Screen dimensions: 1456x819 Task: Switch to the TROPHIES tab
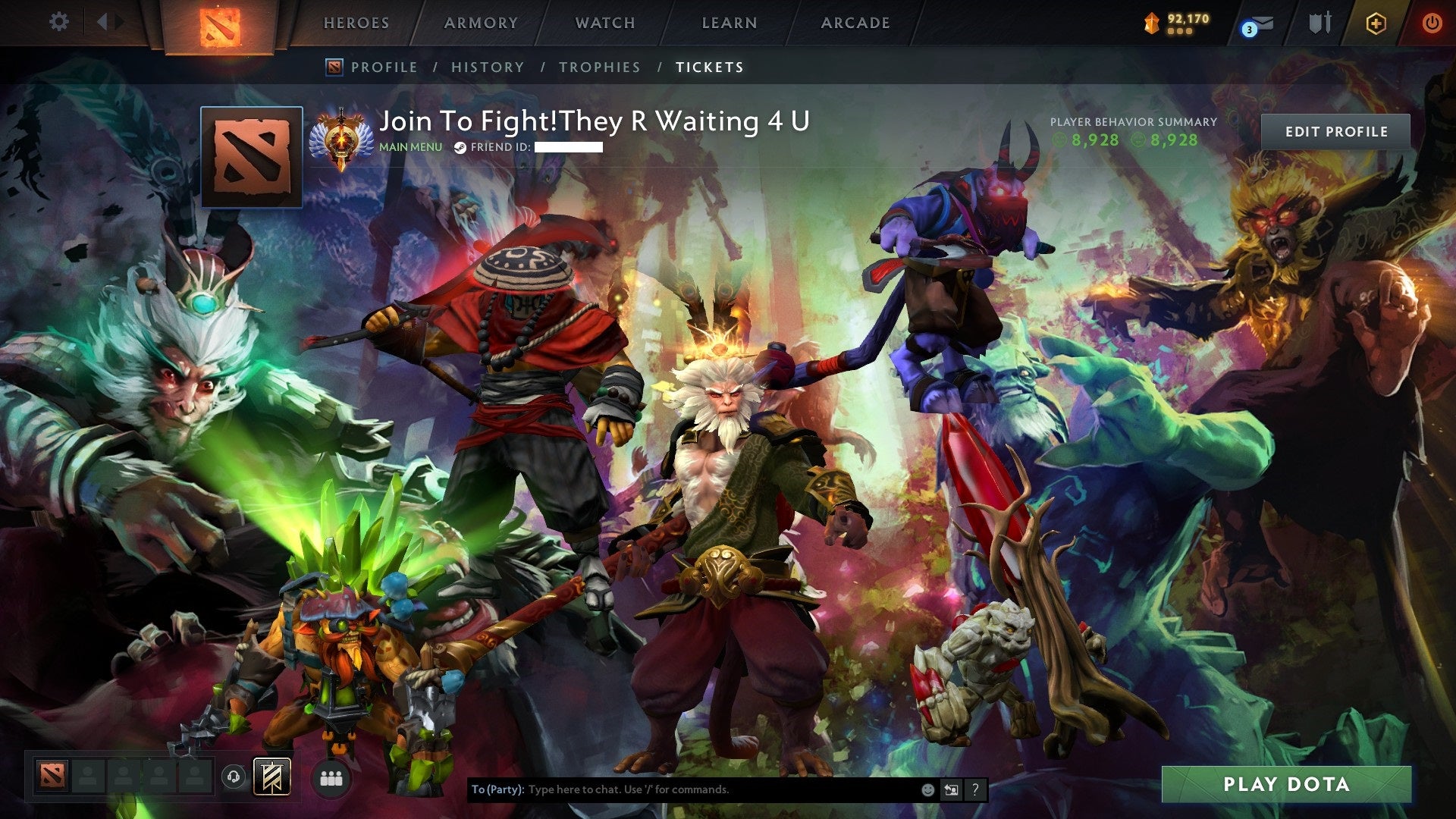click(x=599, y=67)
